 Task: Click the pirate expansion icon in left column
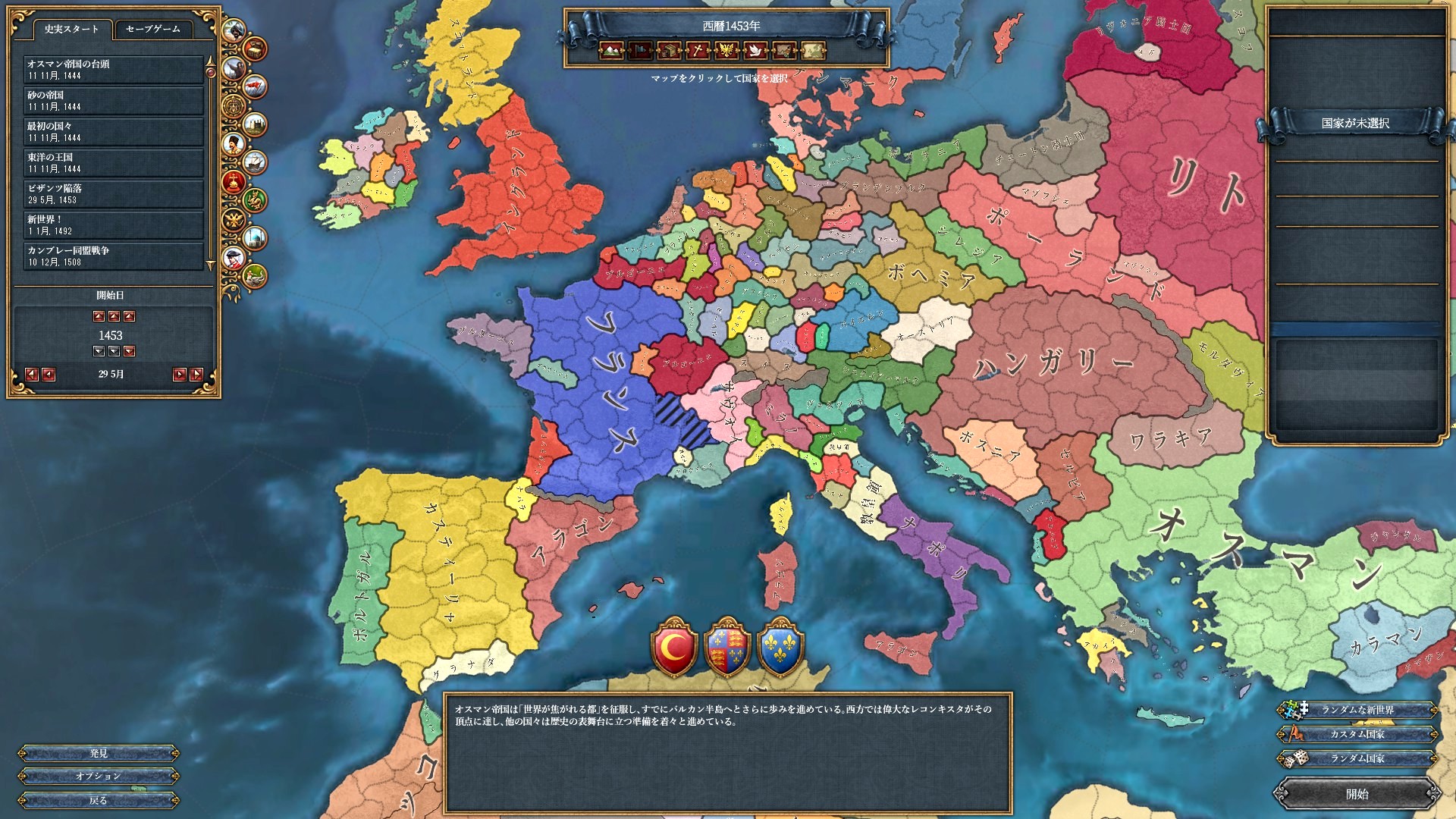(234, 31)
